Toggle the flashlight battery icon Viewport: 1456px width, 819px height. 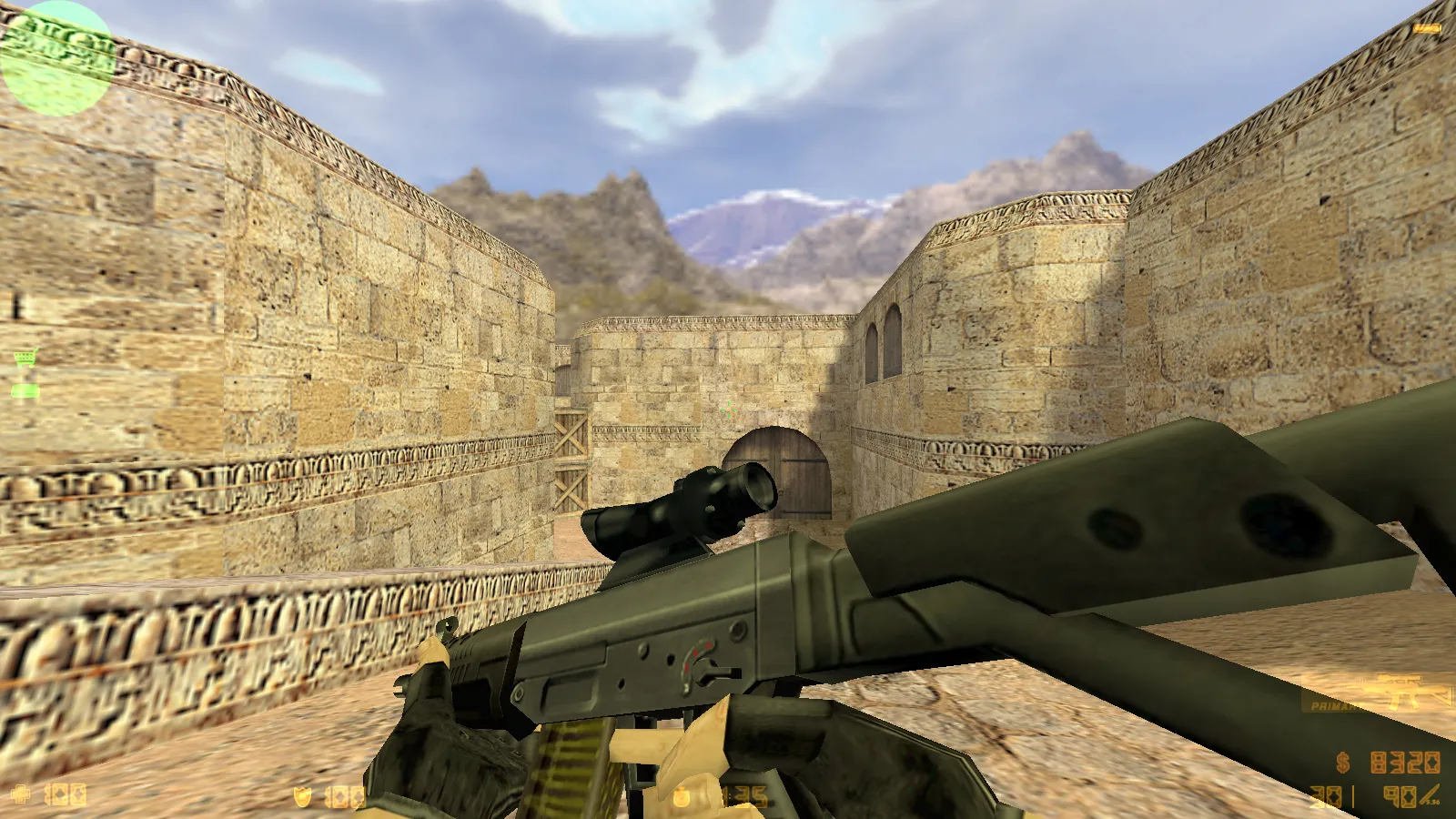click(1427, 29)
